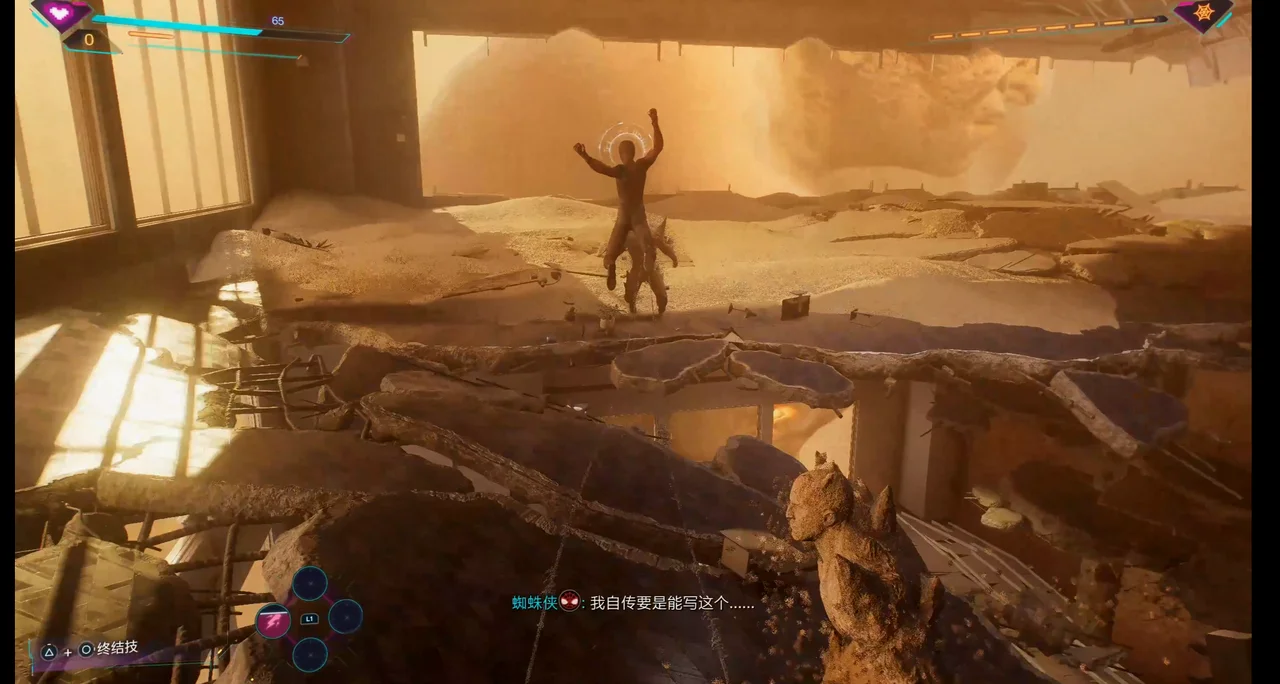1280x684 pixels.
Task: Select the orange spider web gadget icon
Action: (1201, 15)
